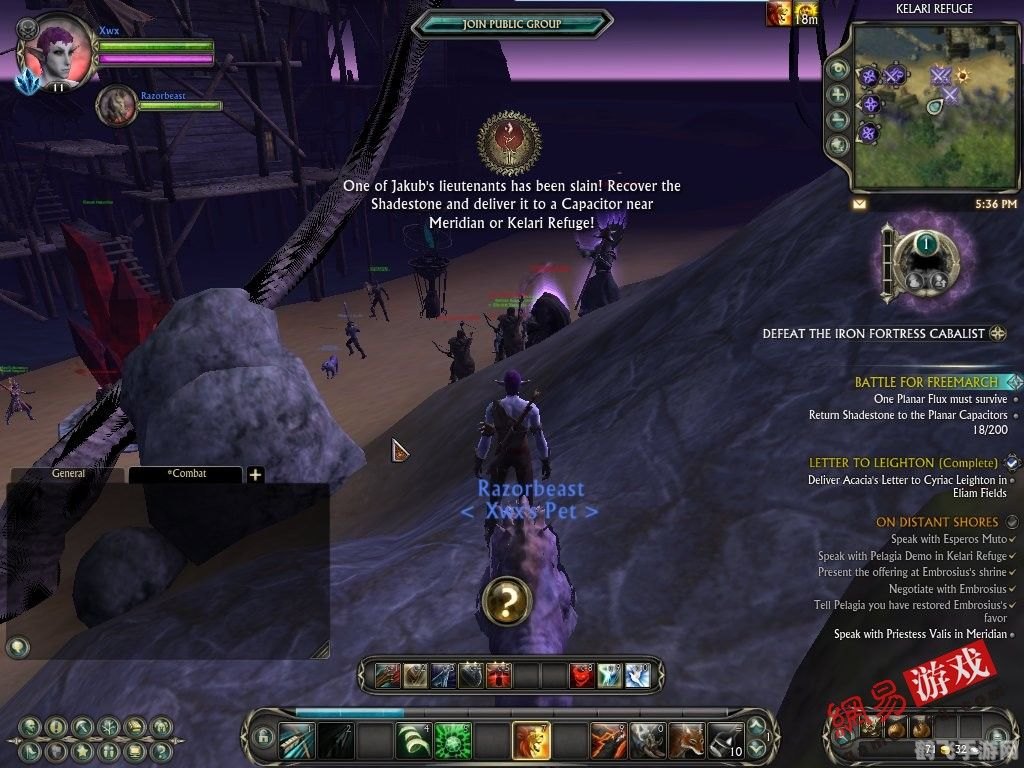The height and width of the screenshot is (768, 1024).
Task: Activate the fox ability slot
Action: click(x=687, y=741)
